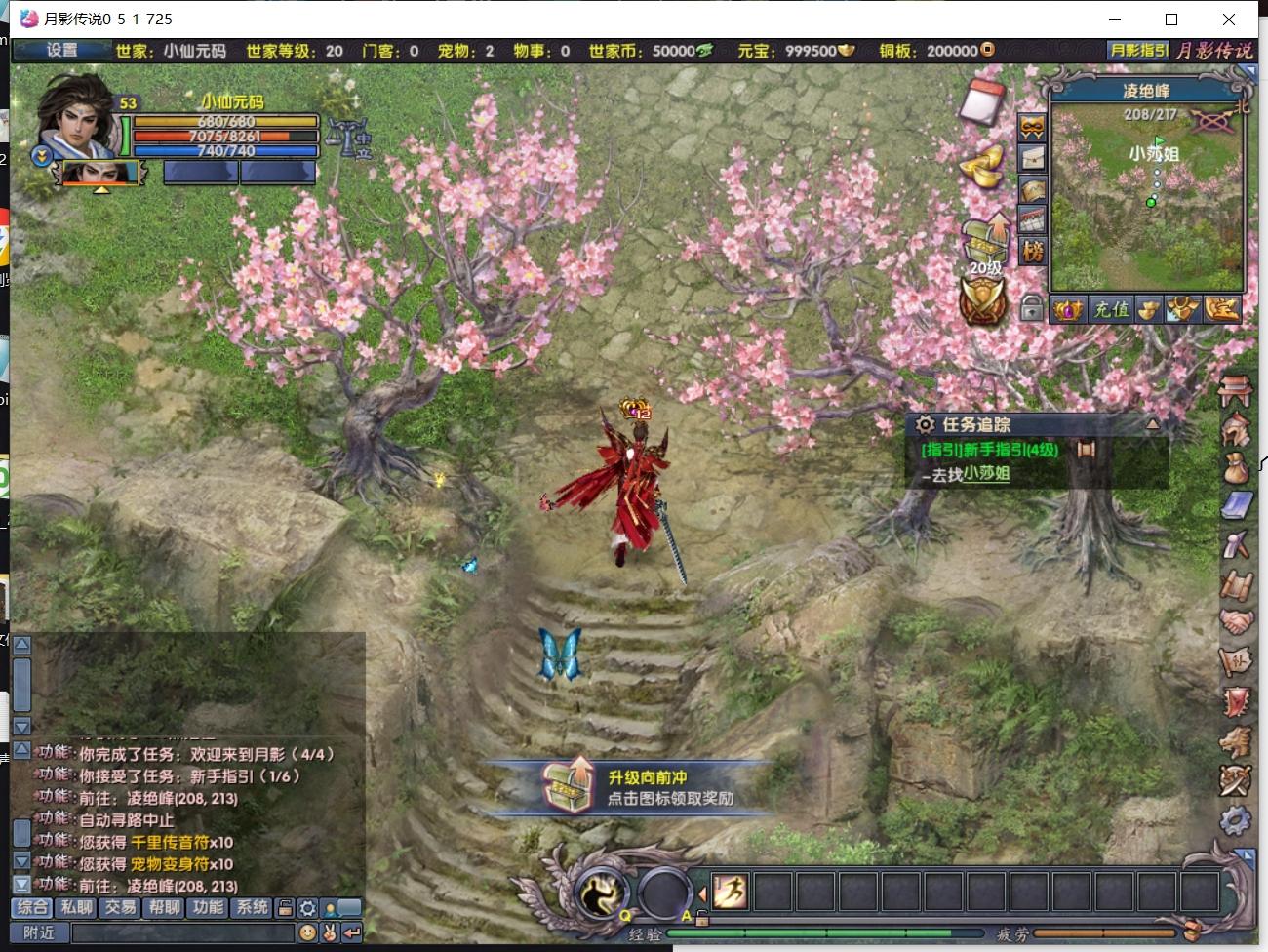Image resolution: width=1268 pixels, height=952 pixels.
Task: Switch to the 私聊 private chat tab
Action: point(77,907)
